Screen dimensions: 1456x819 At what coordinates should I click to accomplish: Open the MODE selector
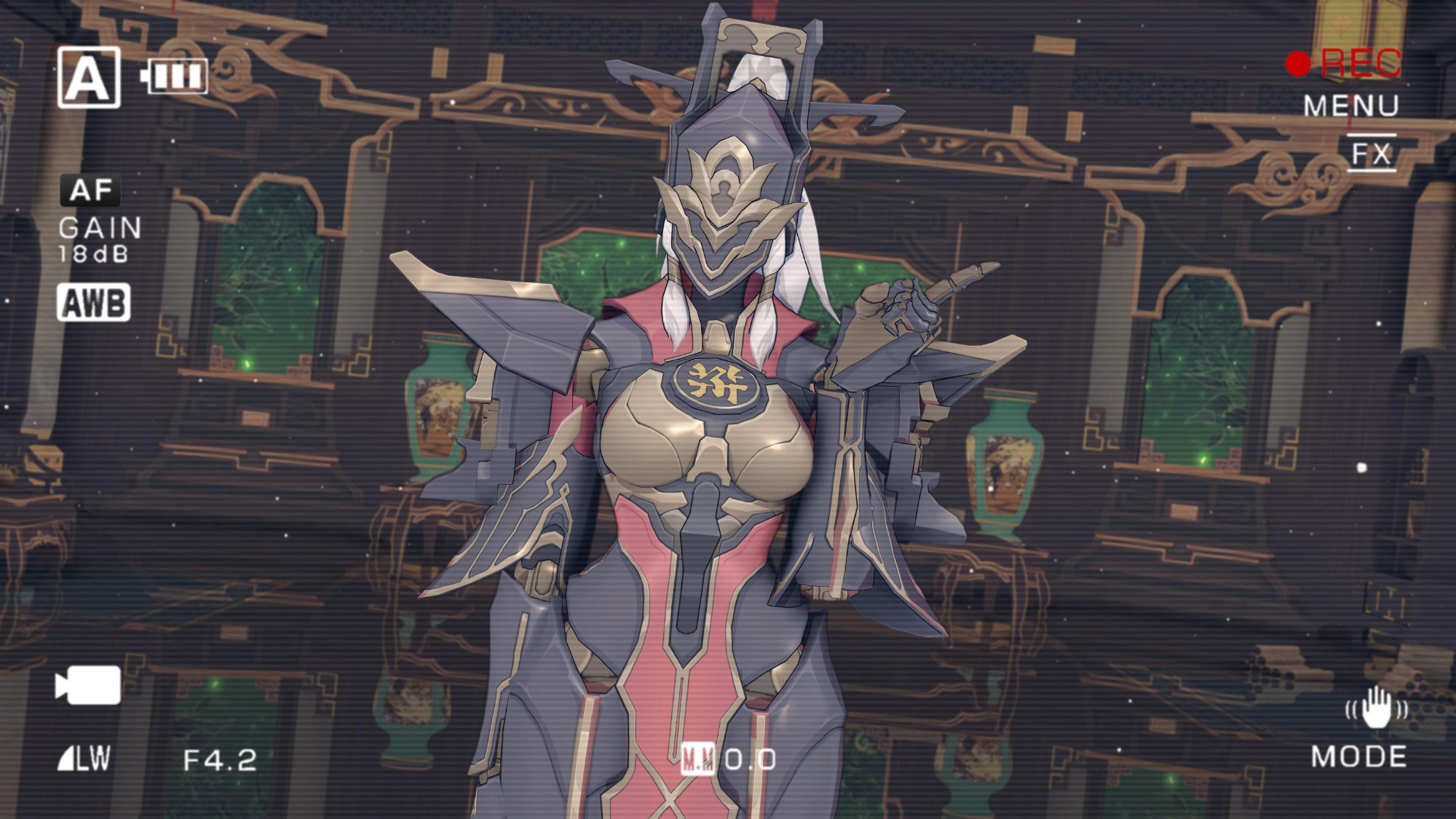click(1358, 757)
